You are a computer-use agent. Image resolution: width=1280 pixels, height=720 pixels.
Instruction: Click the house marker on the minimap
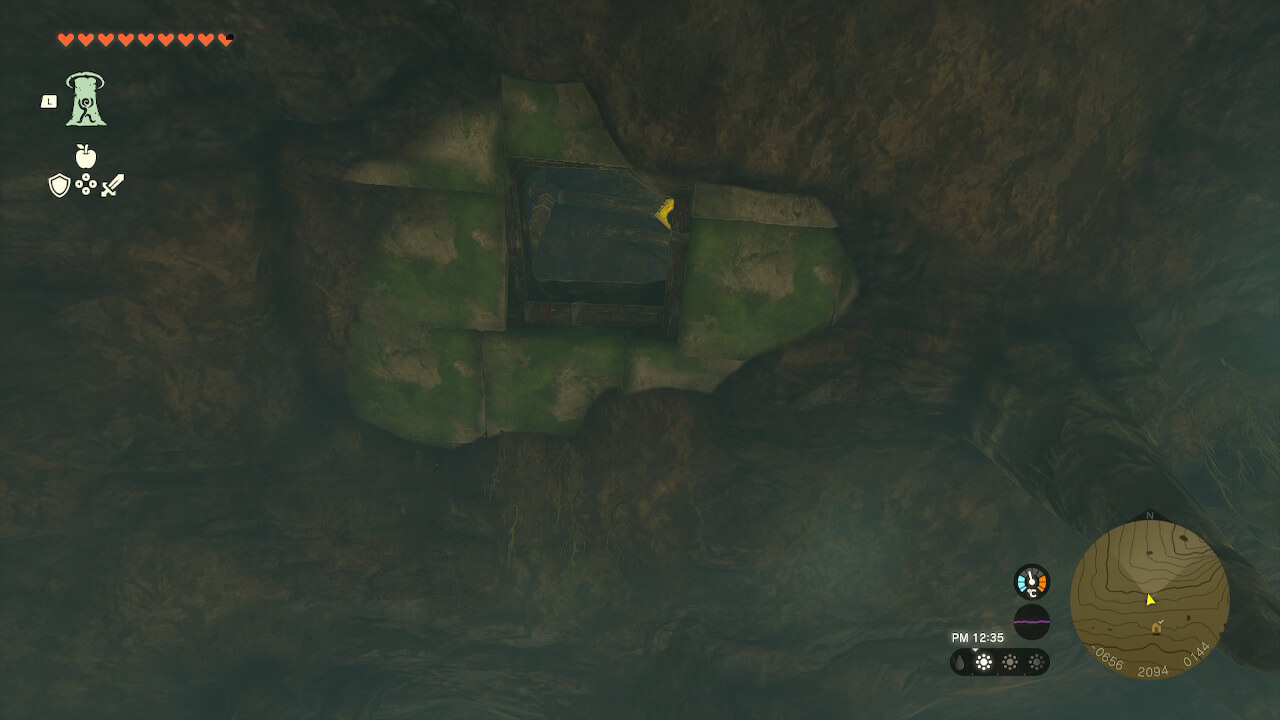click(1157, 627)
